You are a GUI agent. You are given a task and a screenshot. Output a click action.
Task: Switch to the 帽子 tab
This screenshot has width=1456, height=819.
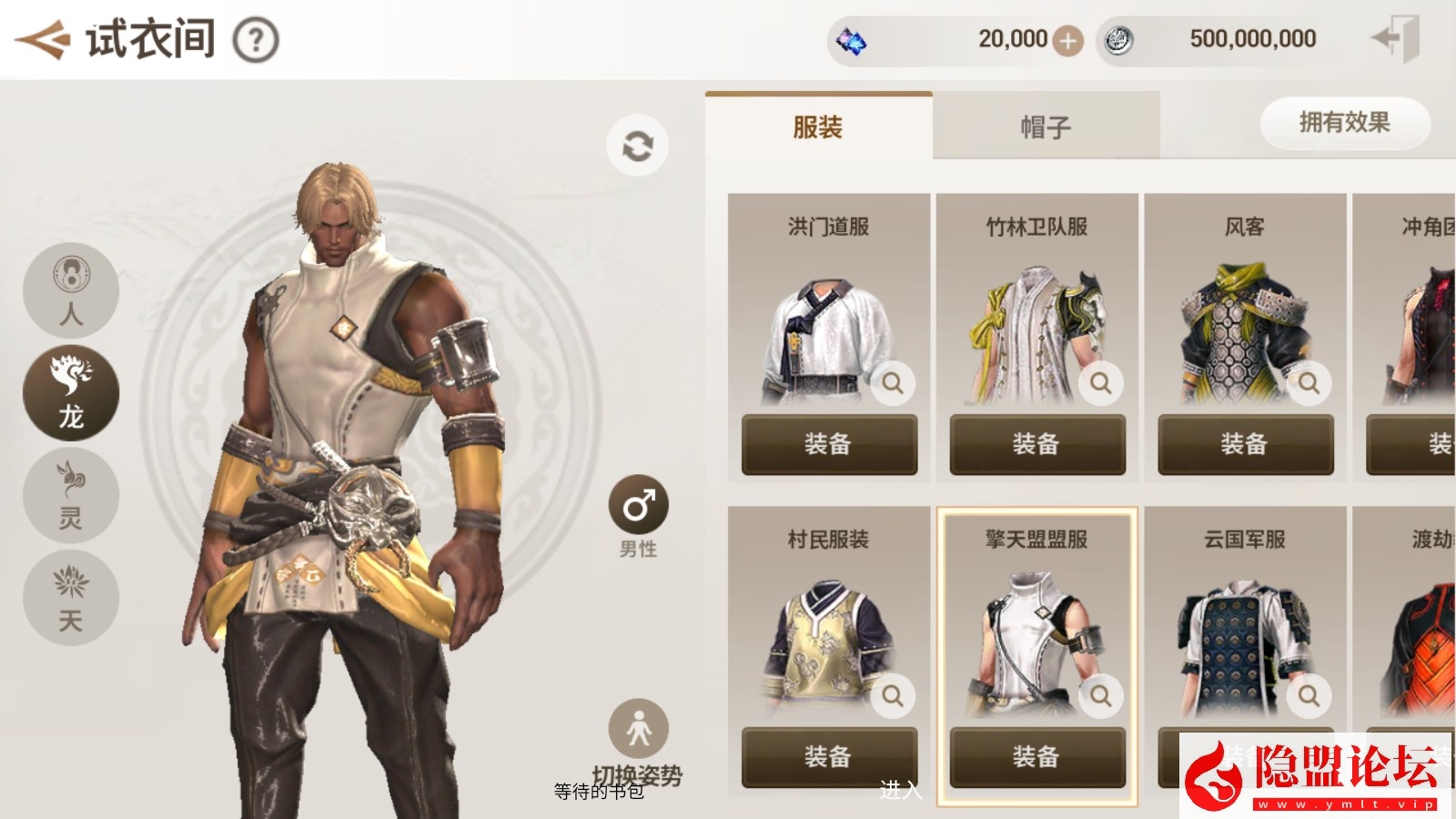(x=1046, y=126)
